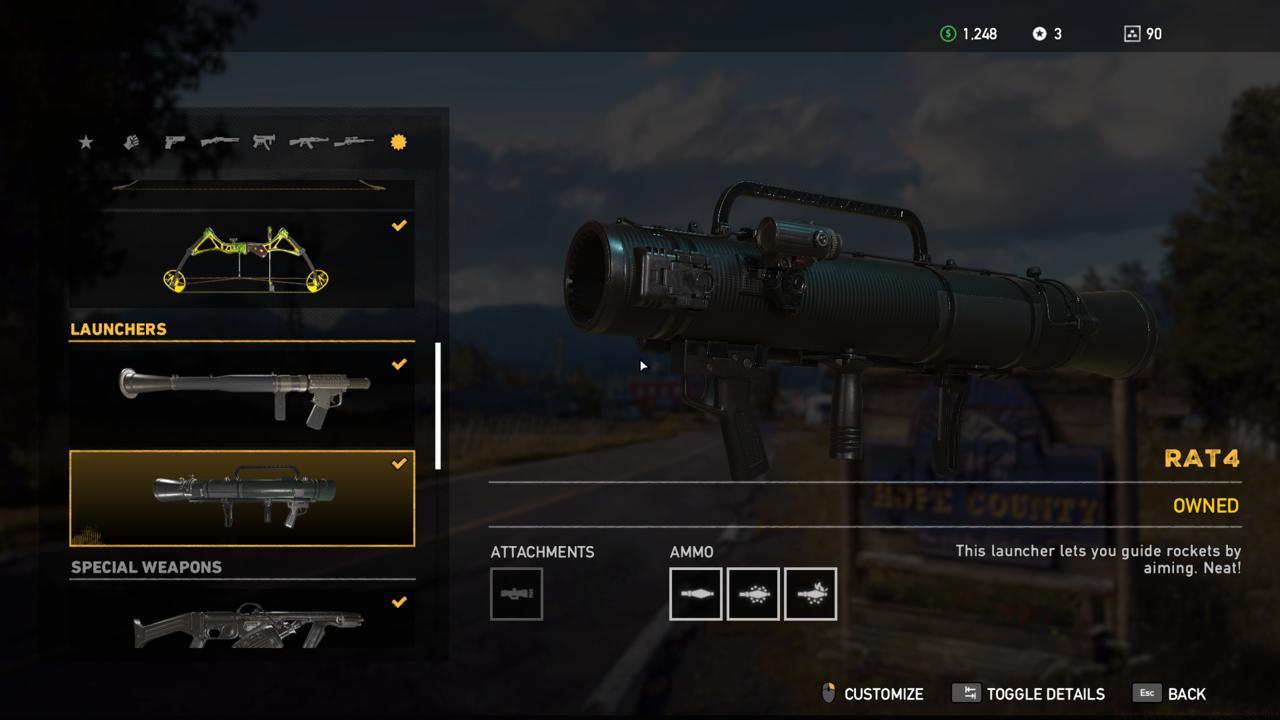Switch to the melee fist category
Image resolution: width=1280 pixels, height=720 pixels.
coord(130,142)
